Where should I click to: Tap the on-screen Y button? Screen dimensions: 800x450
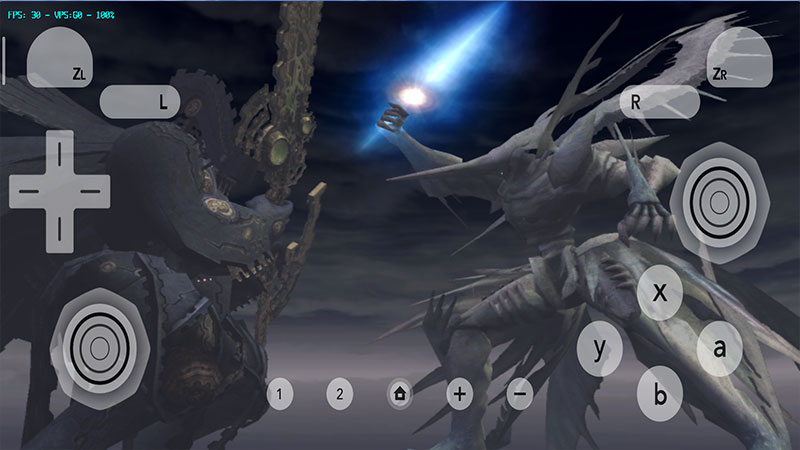point(600,349)
